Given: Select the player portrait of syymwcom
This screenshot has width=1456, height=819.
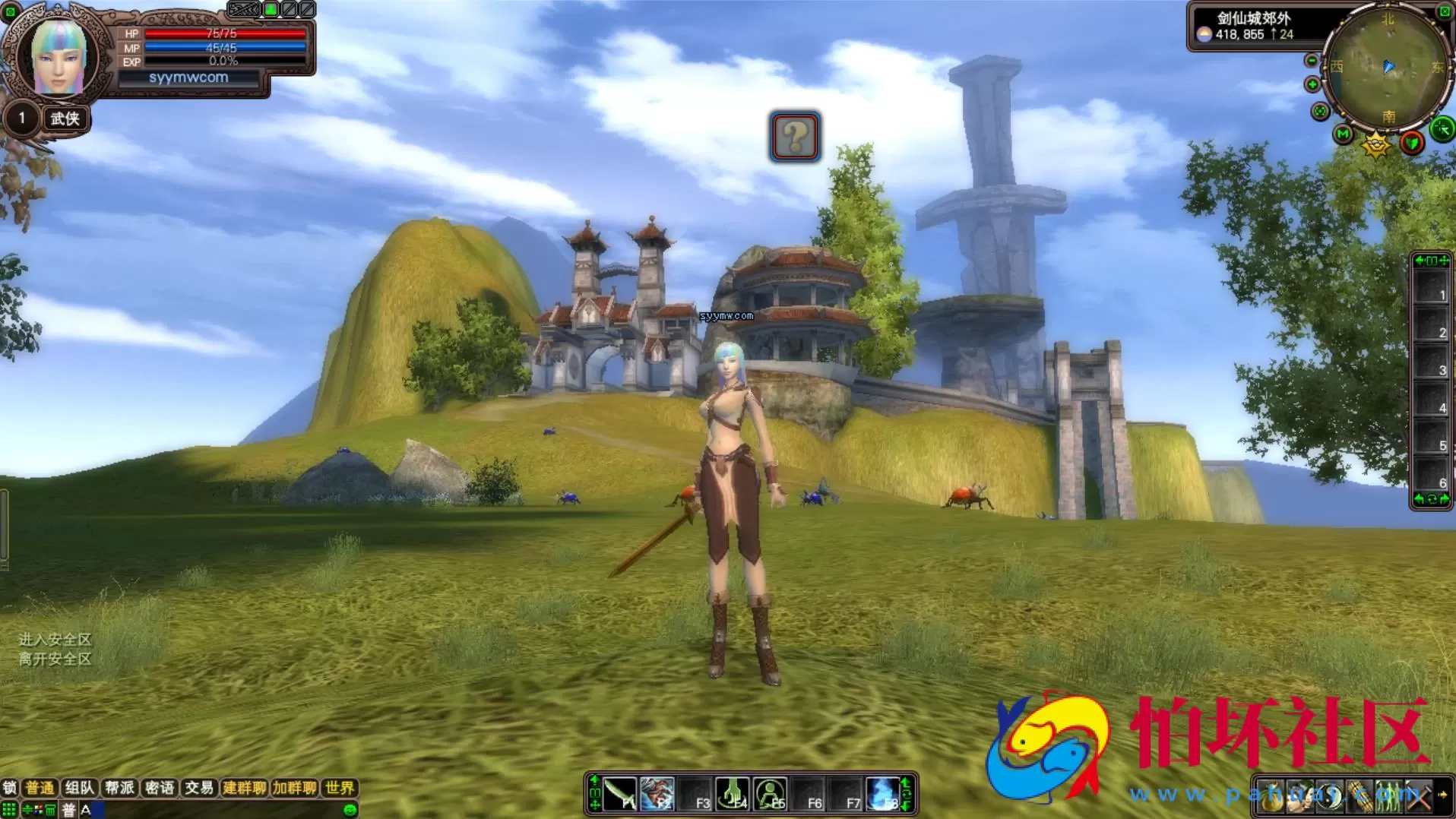Looking at the screenshot, I should pos(58,58).
